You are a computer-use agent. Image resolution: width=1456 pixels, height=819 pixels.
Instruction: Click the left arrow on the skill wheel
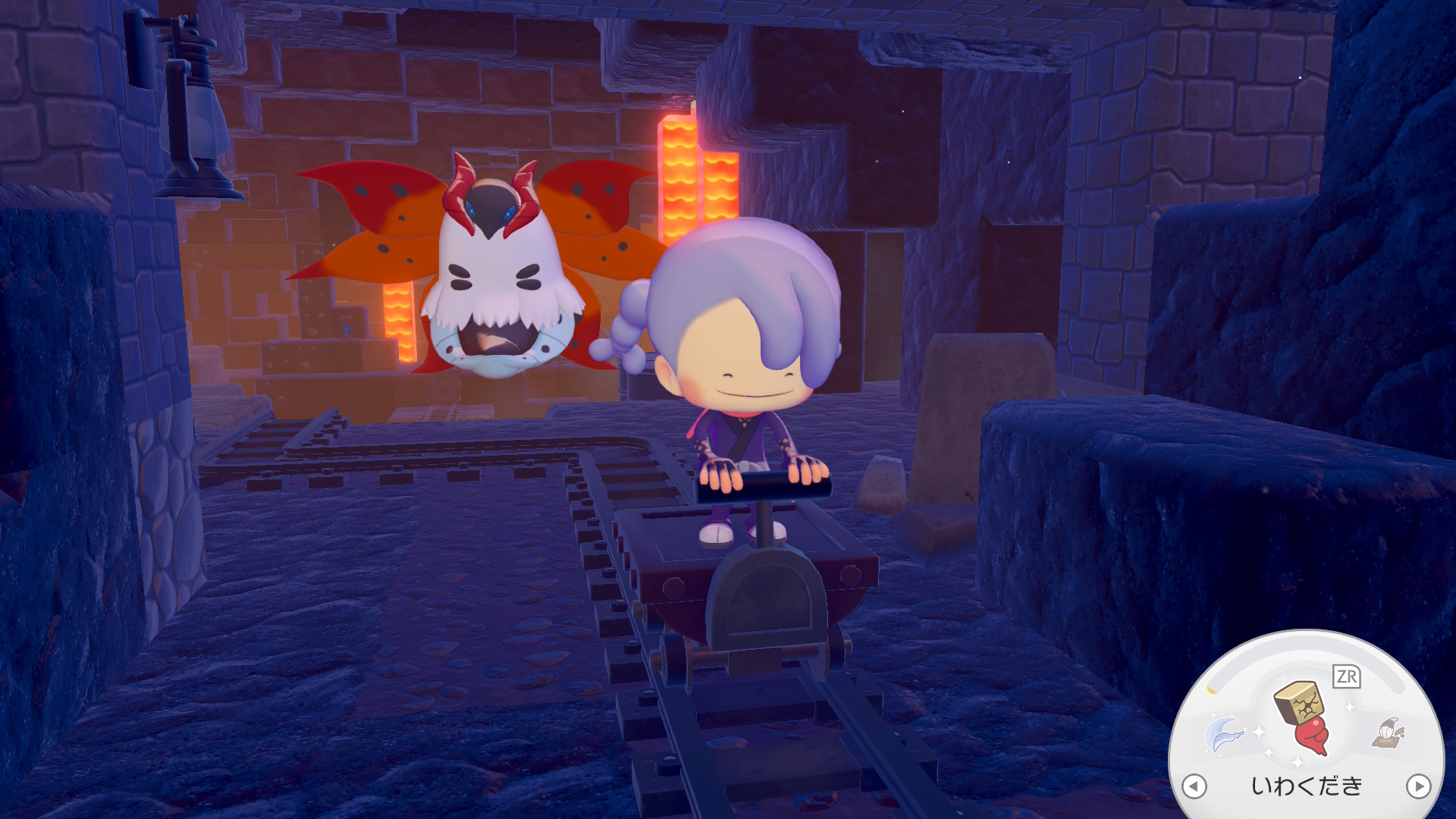1194,786
